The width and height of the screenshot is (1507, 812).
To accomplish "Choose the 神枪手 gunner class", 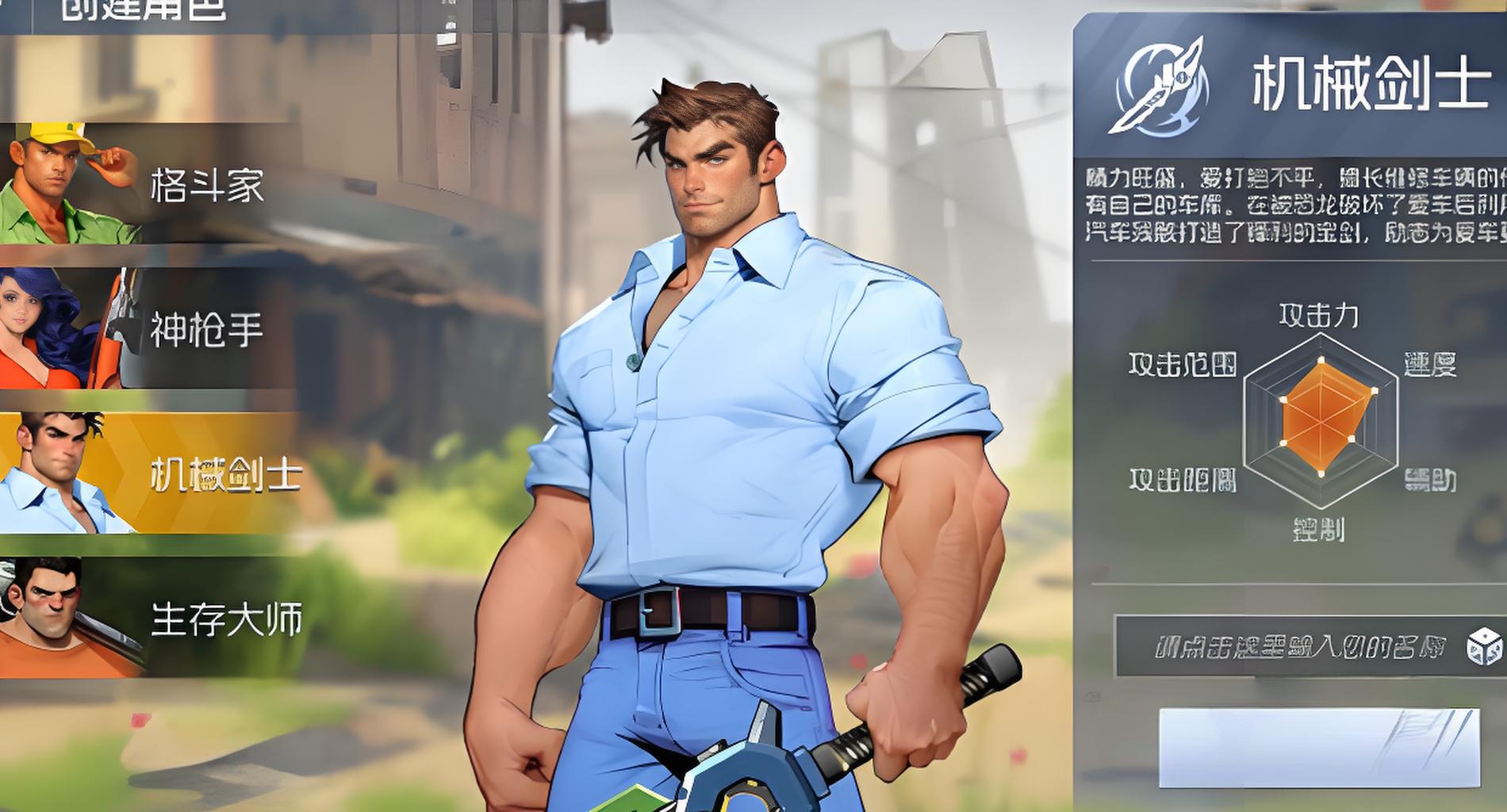I will [x=151, y=329].
